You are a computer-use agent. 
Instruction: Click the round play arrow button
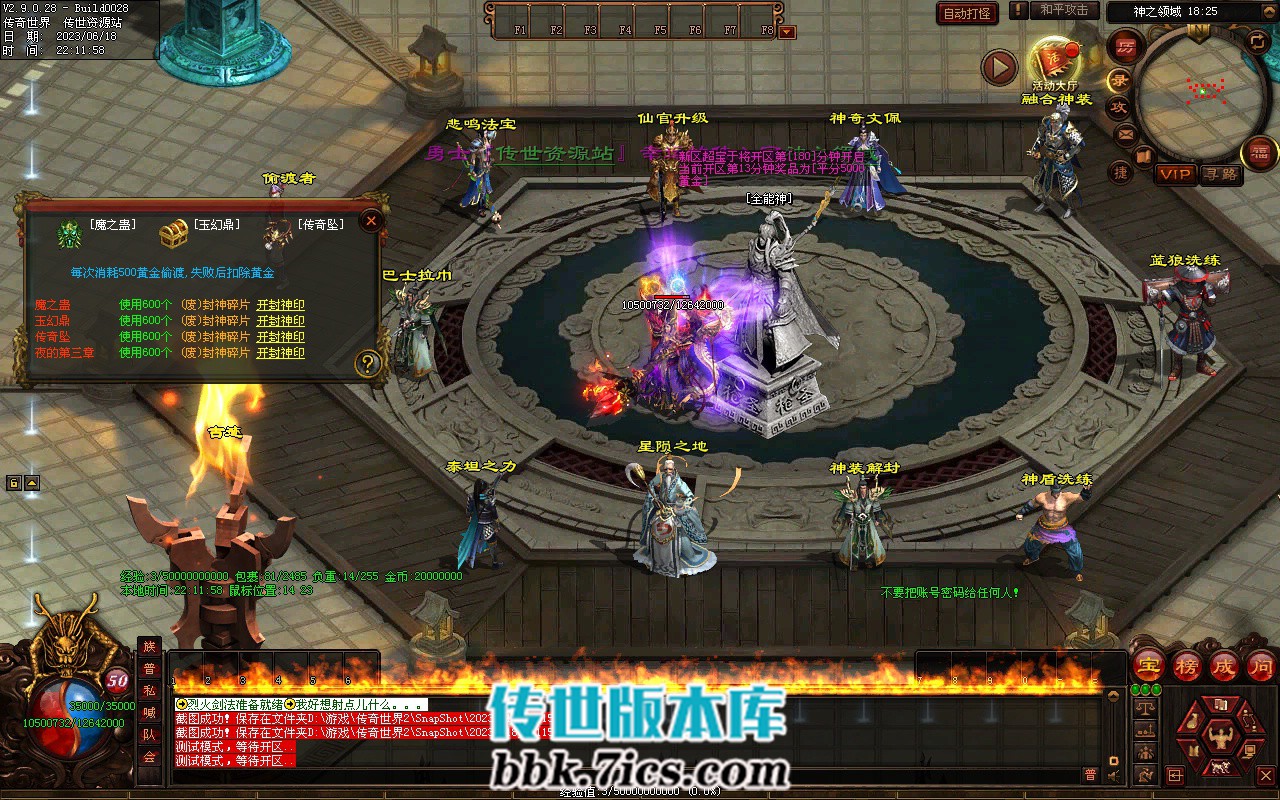pyautogui.click(x=999, y=67)
